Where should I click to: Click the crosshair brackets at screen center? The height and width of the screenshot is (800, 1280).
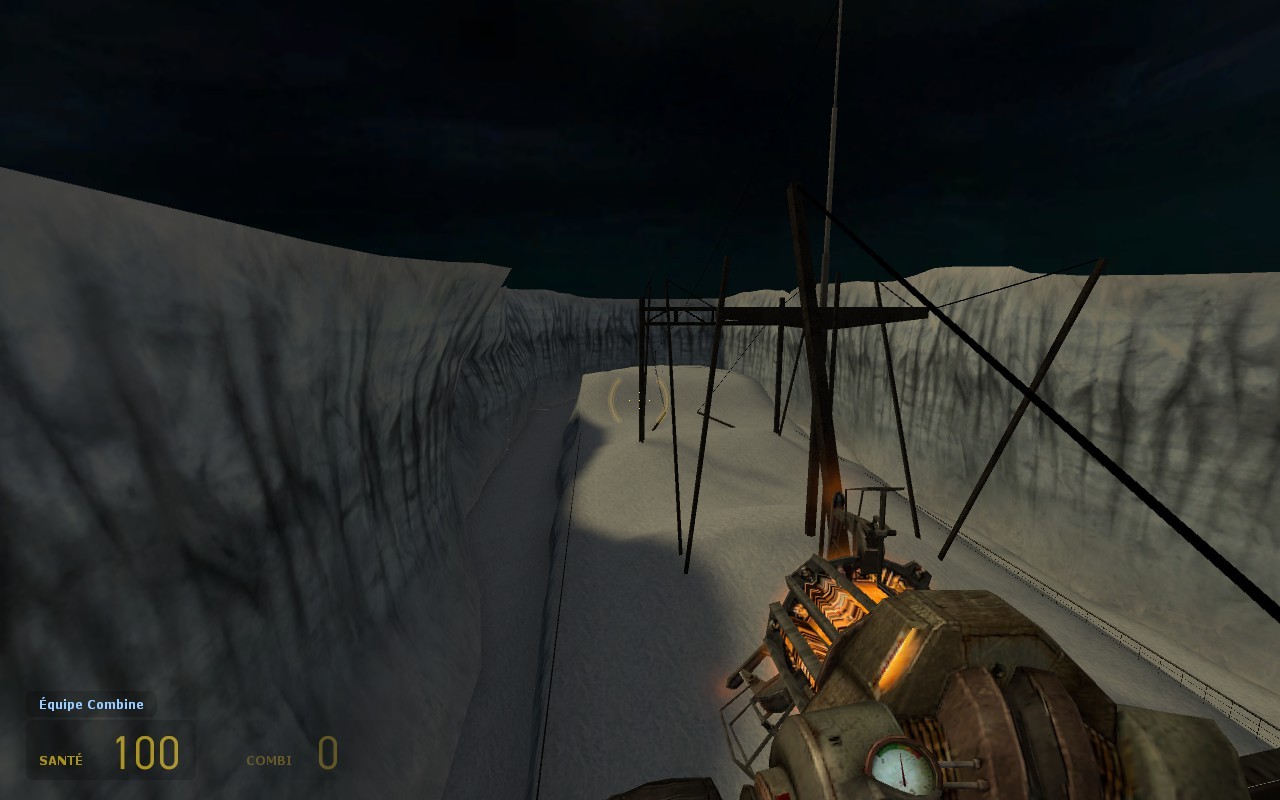(638, 400)
